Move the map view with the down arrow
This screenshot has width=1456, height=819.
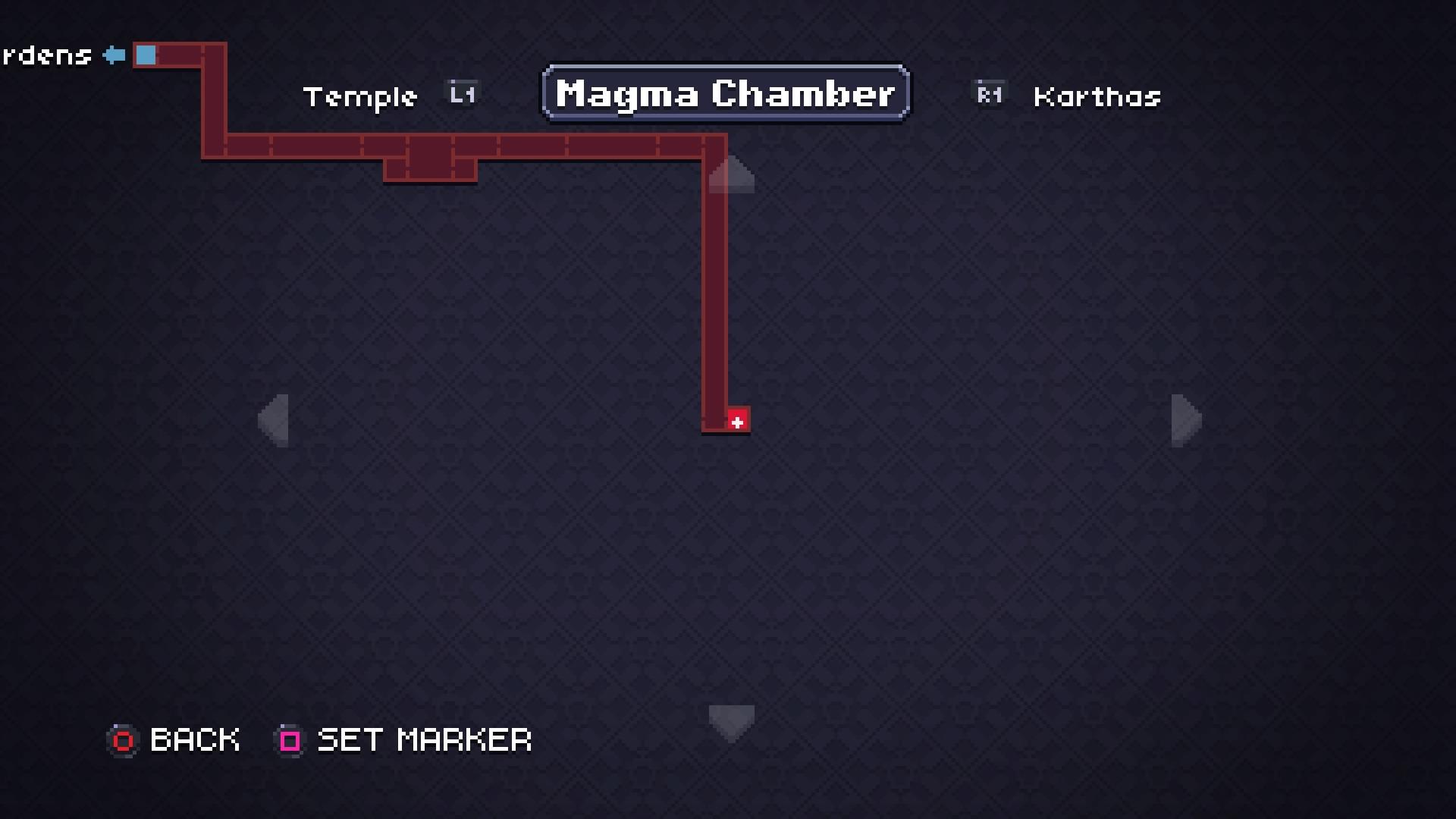click(x=731, y=722)
